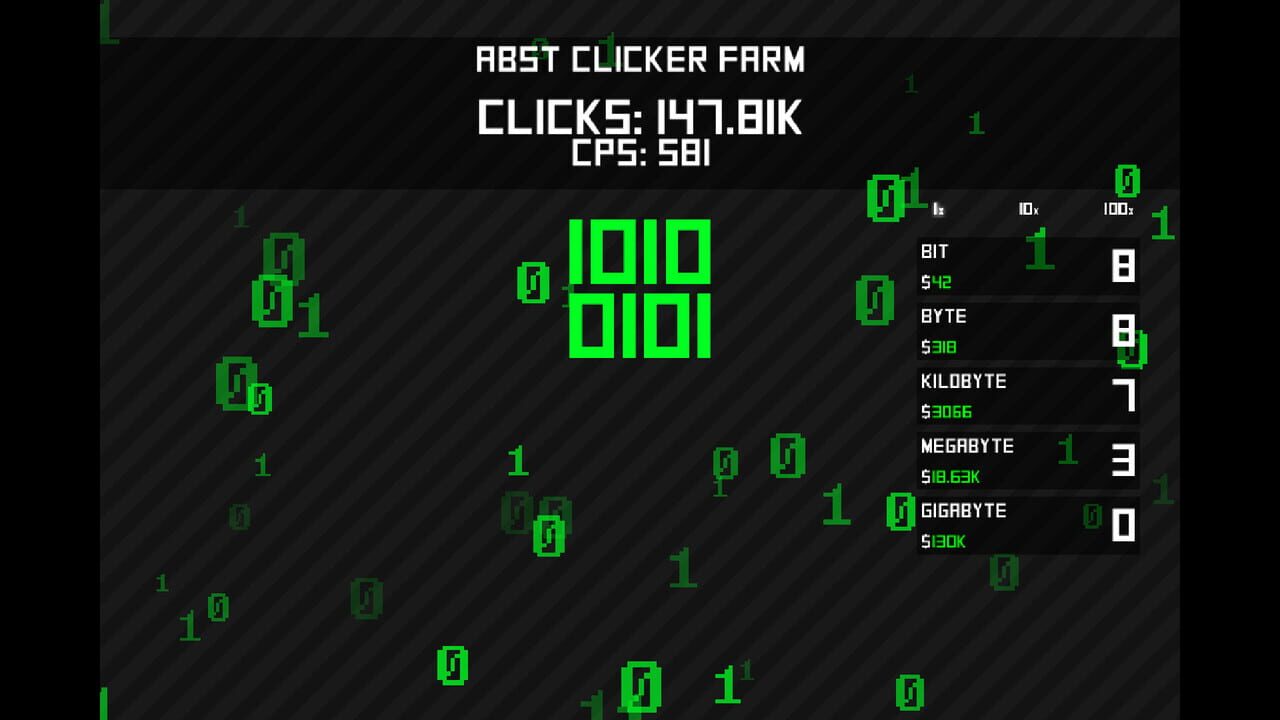
Task: Click the ABST CLICKER FARM title
Action: [x=640, y=60]
